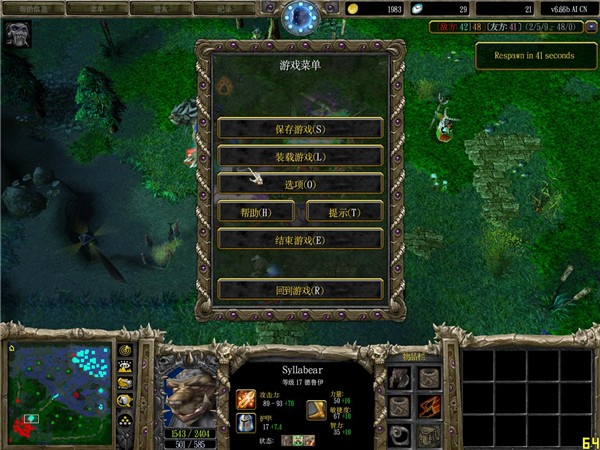Click the hero attributes icon
The height and width of the screenshot is (450, 600).
tap(316, 409)
